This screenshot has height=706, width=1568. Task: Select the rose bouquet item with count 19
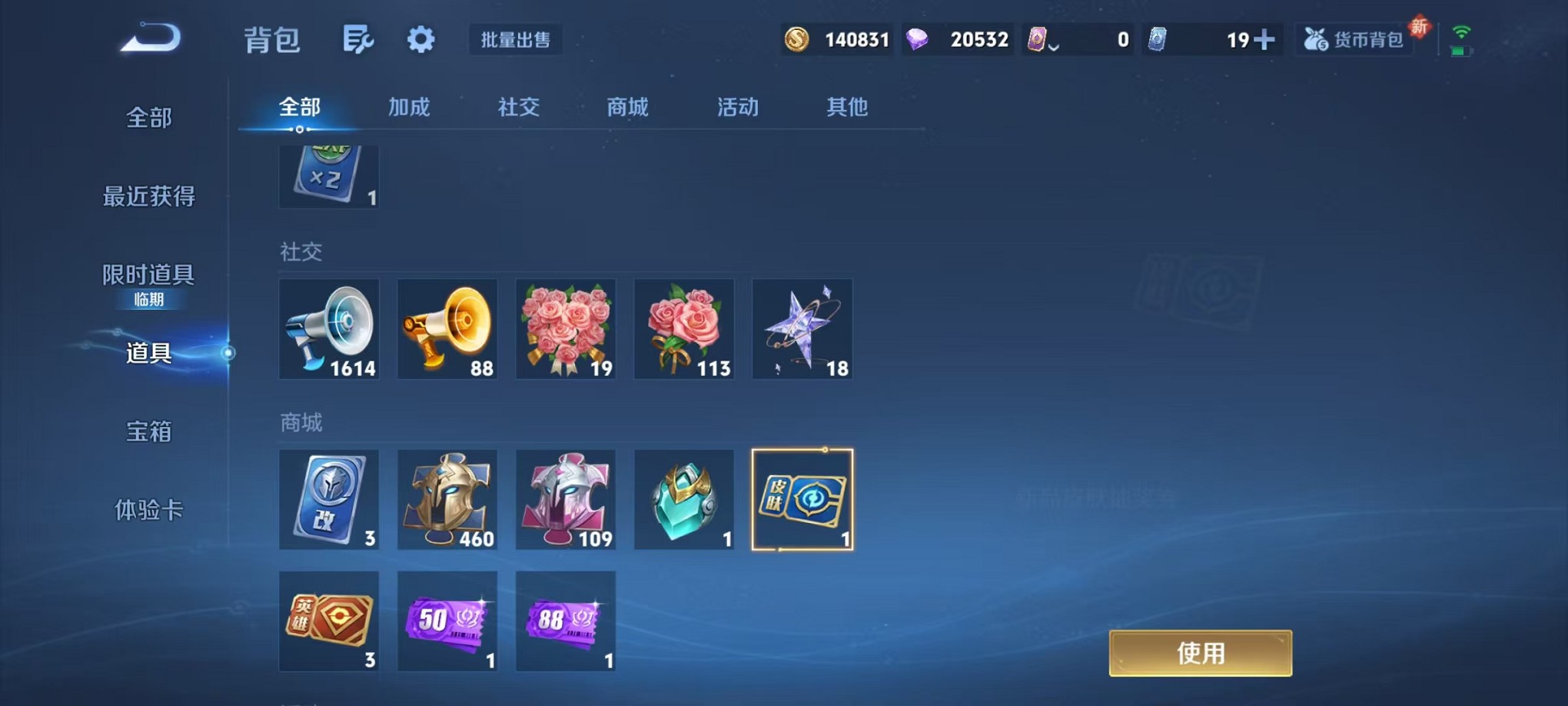pyautogui.click(x=566, y=329)
